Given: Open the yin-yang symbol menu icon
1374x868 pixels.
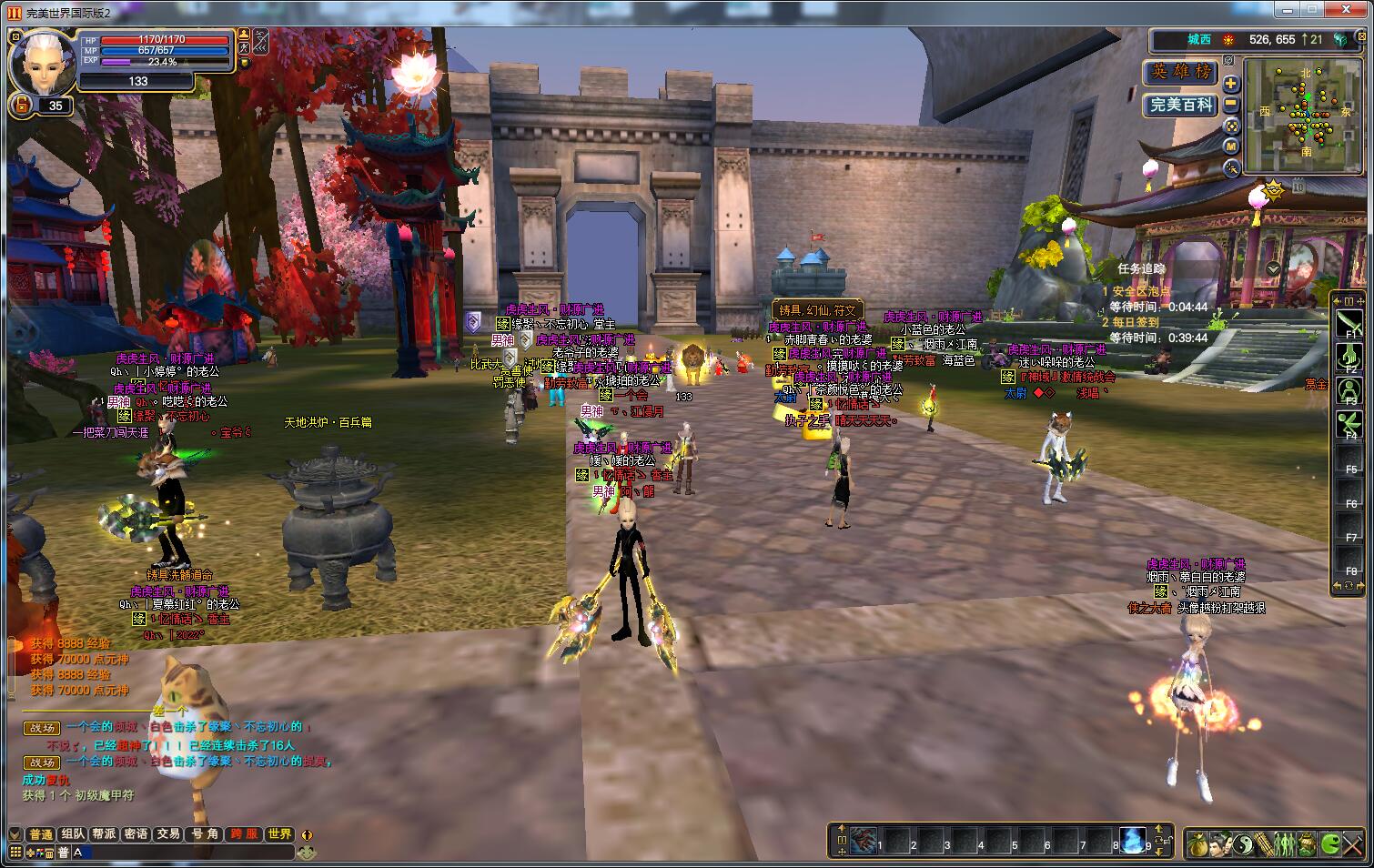Looking at the screenshot, I should (1242, 843).
